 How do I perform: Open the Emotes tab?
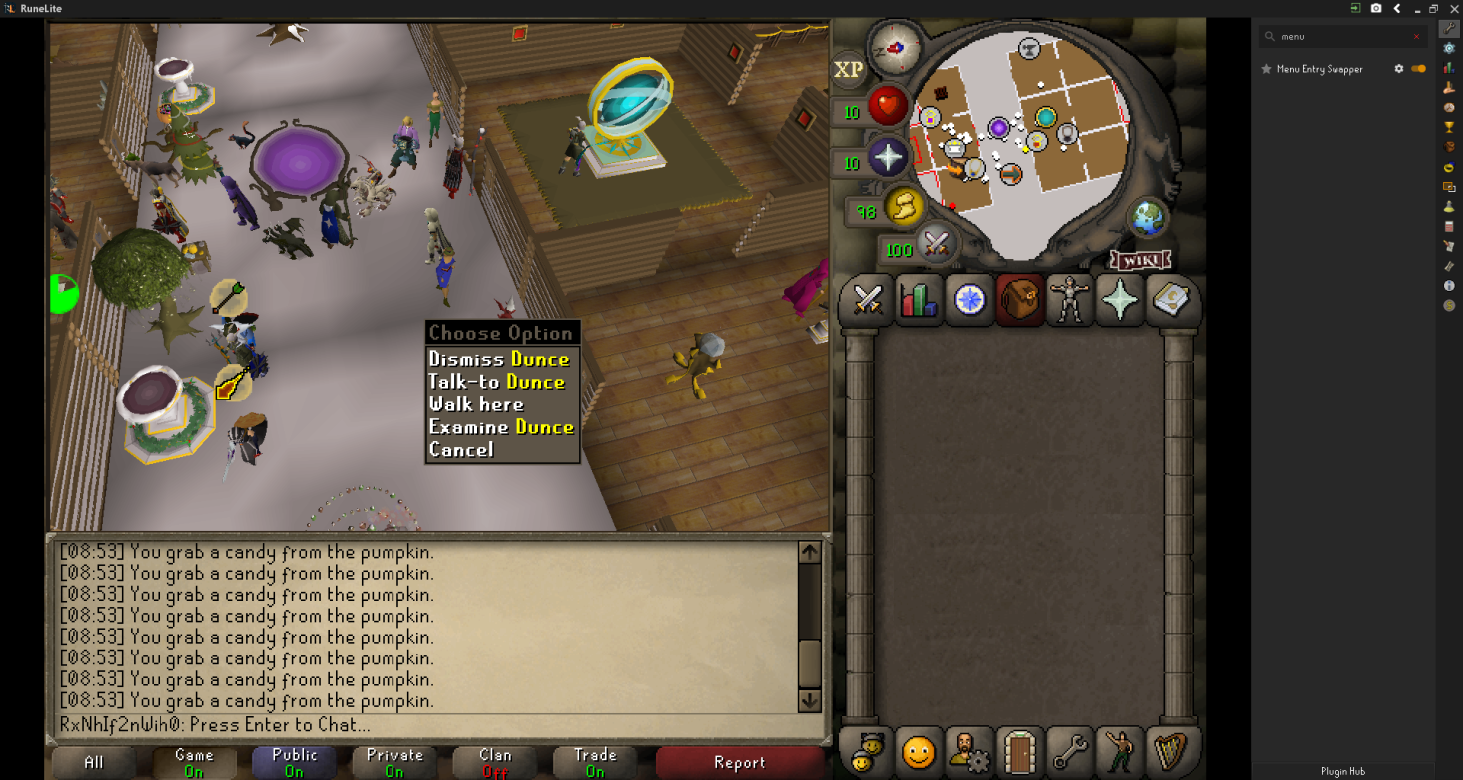click(1121, 751)
